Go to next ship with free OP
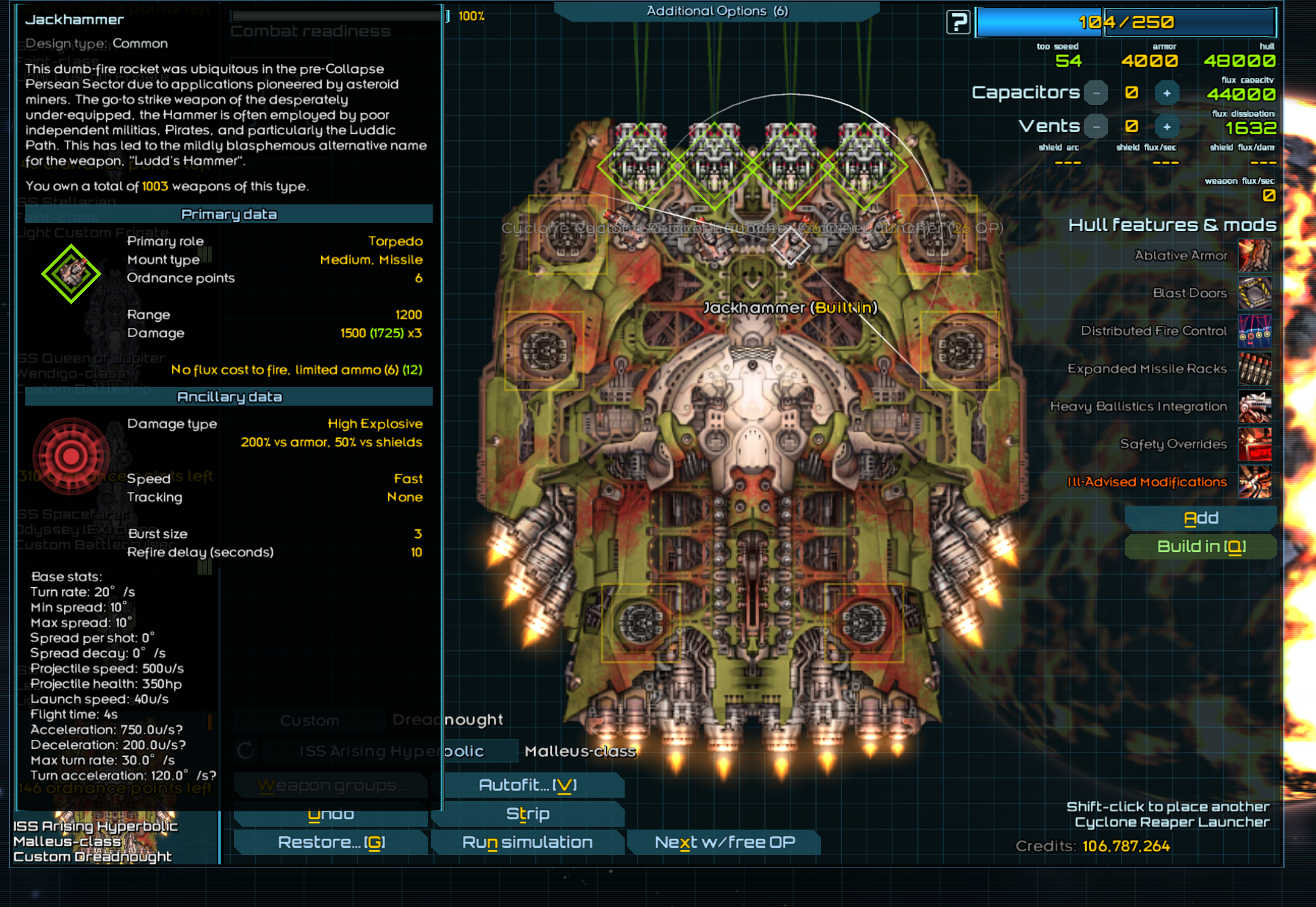The height and width of the screenshot is (907, 1316). tap(725, 842)
